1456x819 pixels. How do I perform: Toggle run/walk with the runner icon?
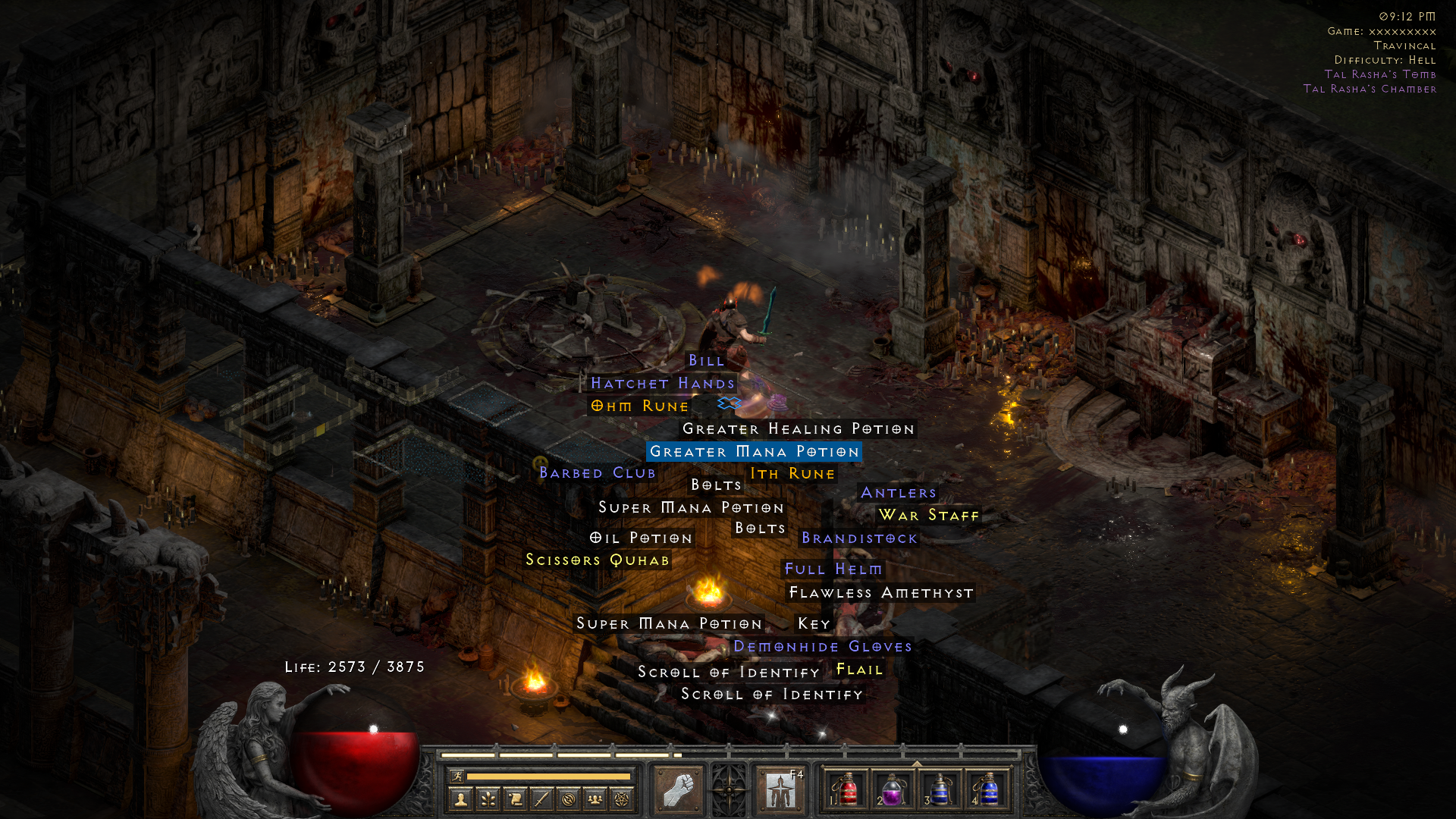click(459, 776)
